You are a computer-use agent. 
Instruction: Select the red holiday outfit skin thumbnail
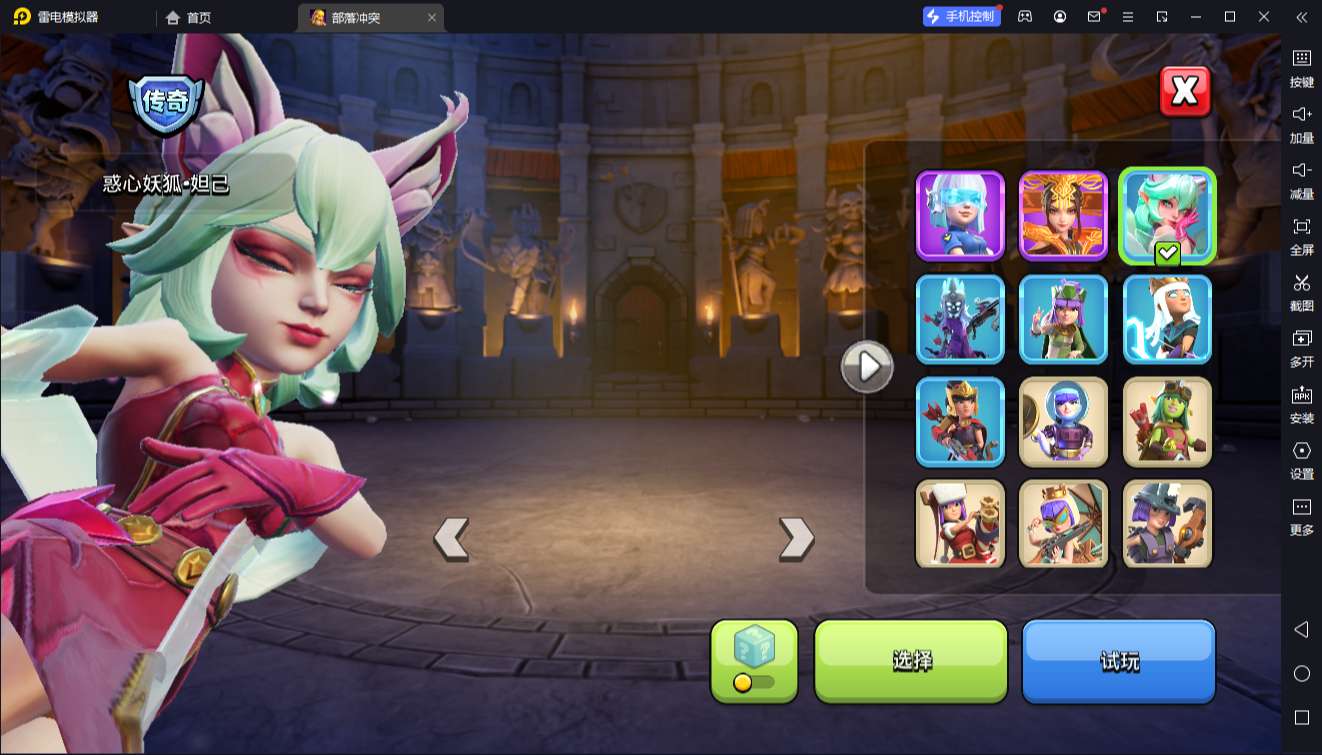click(x=960, y=524)
